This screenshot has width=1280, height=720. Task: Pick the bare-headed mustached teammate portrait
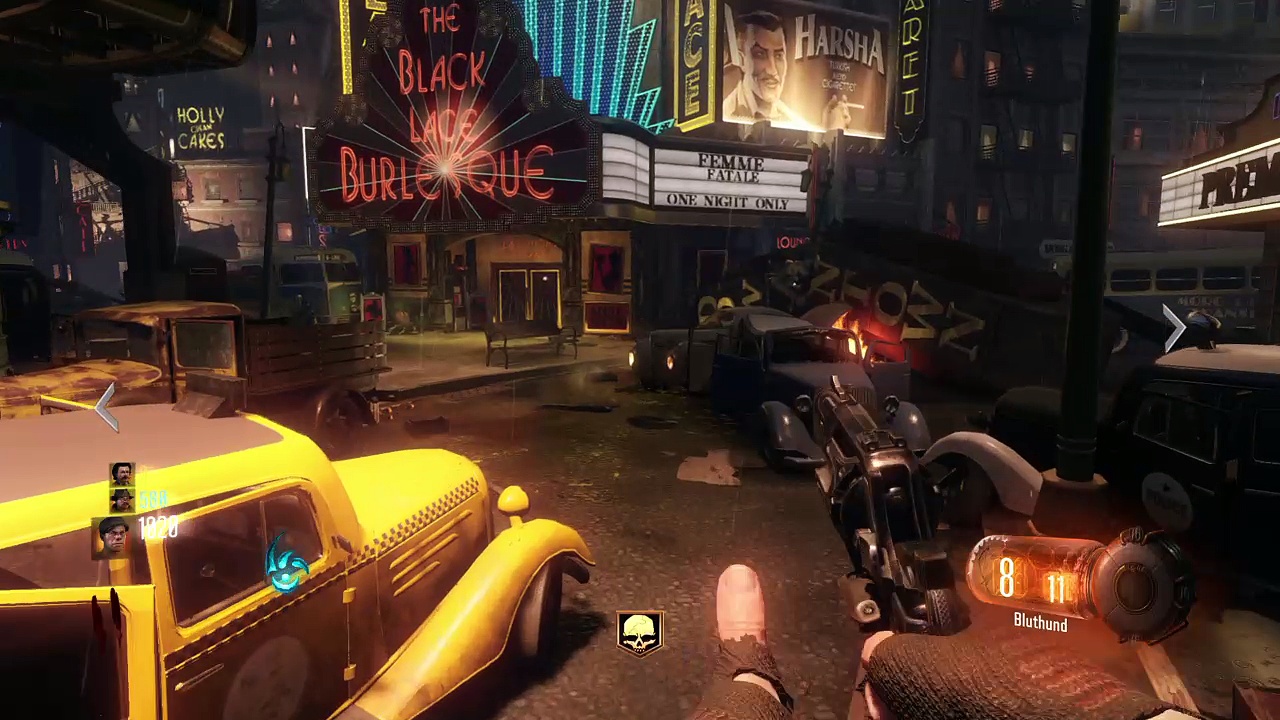122,474
